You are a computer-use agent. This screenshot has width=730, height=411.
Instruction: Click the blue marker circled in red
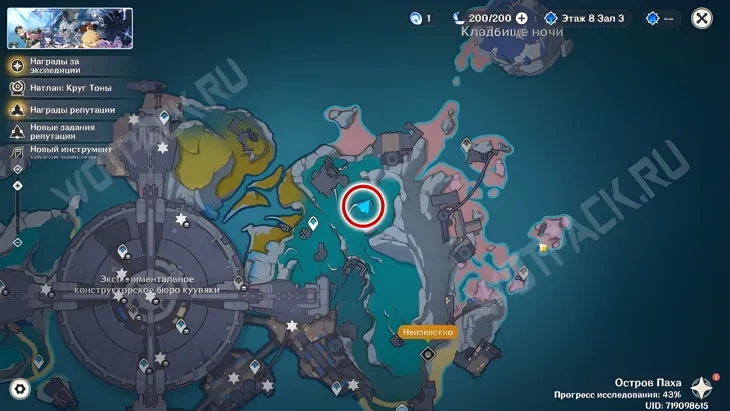click(365, 208)
